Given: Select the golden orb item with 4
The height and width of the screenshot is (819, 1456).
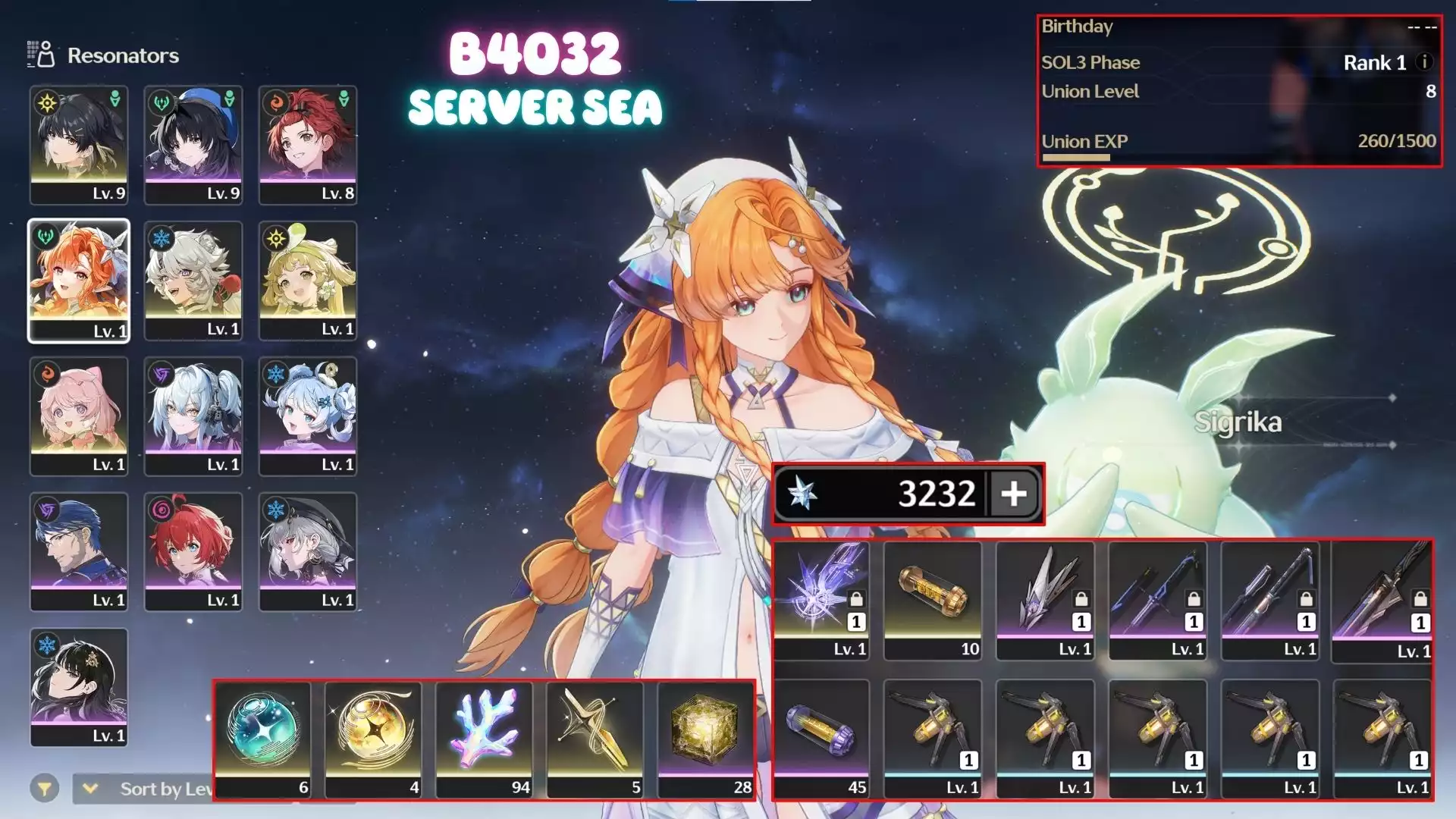Looking at the screenshot, I should tap(374, 739).
